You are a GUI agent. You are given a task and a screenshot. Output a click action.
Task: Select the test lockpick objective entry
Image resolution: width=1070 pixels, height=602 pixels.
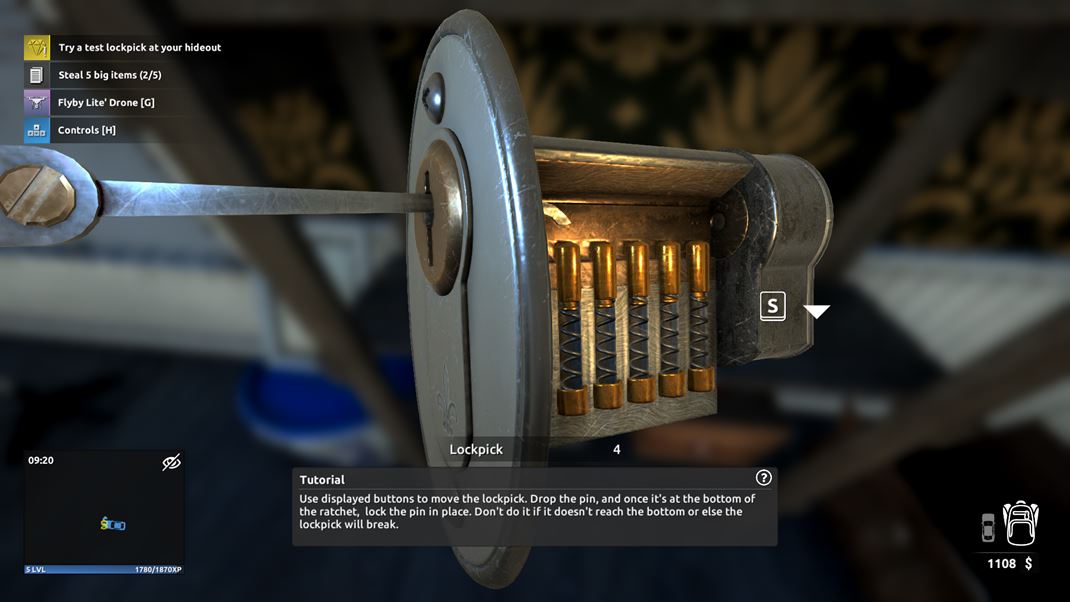point(139,47)
